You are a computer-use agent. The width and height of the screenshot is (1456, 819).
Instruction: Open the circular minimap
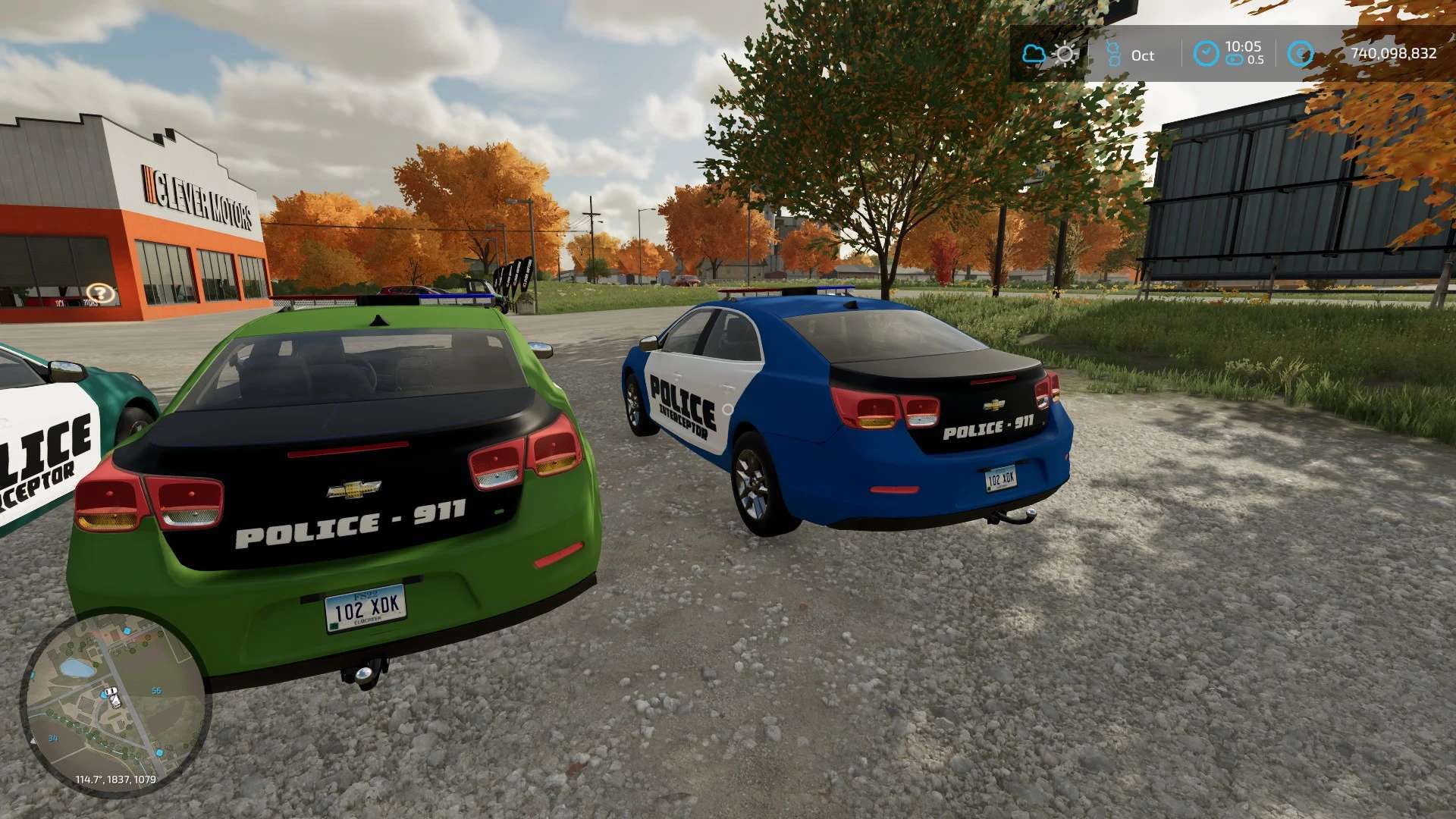tap(114, 704)
